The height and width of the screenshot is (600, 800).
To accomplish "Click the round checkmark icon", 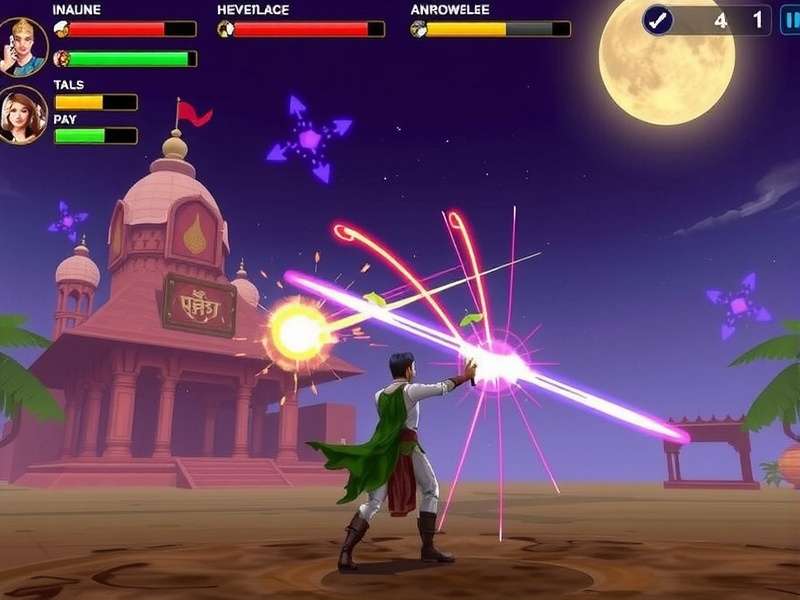I will coord(657,20).
